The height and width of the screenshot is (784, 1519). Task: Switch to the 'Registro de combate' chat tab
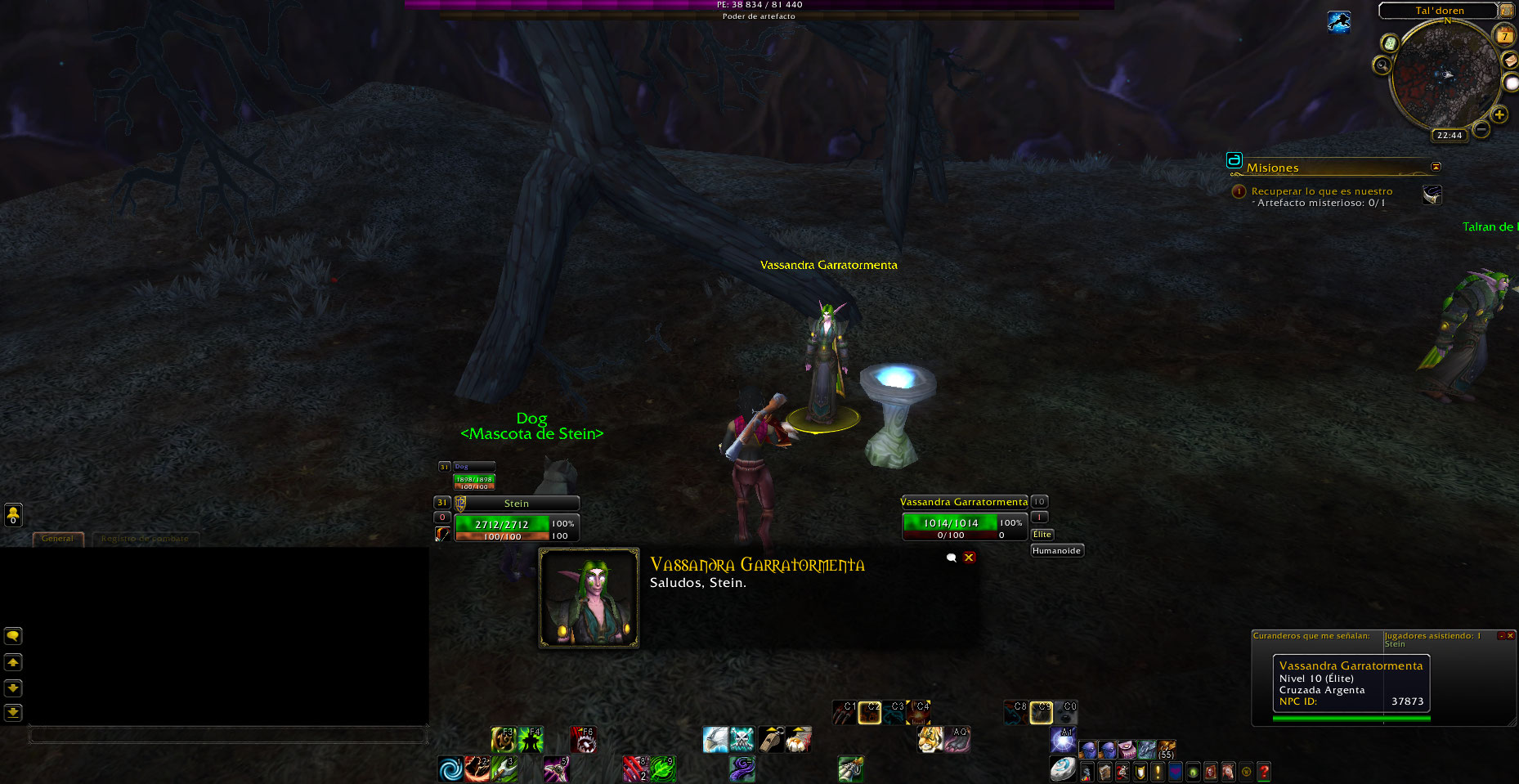(145, 539)
